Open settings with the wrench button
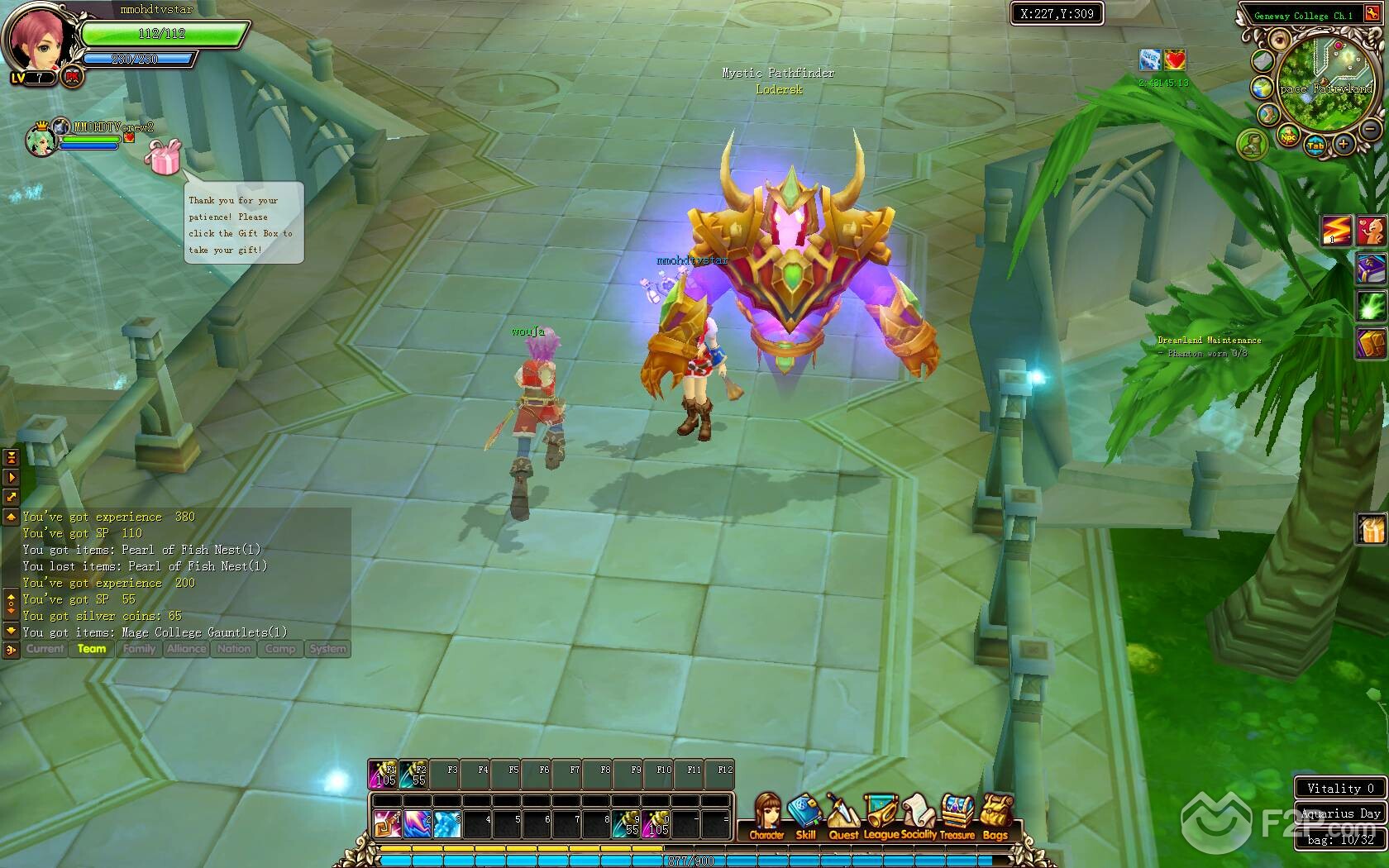Screen dimensions: 1389x868 pyautogui.click(x=1372, y=15)
